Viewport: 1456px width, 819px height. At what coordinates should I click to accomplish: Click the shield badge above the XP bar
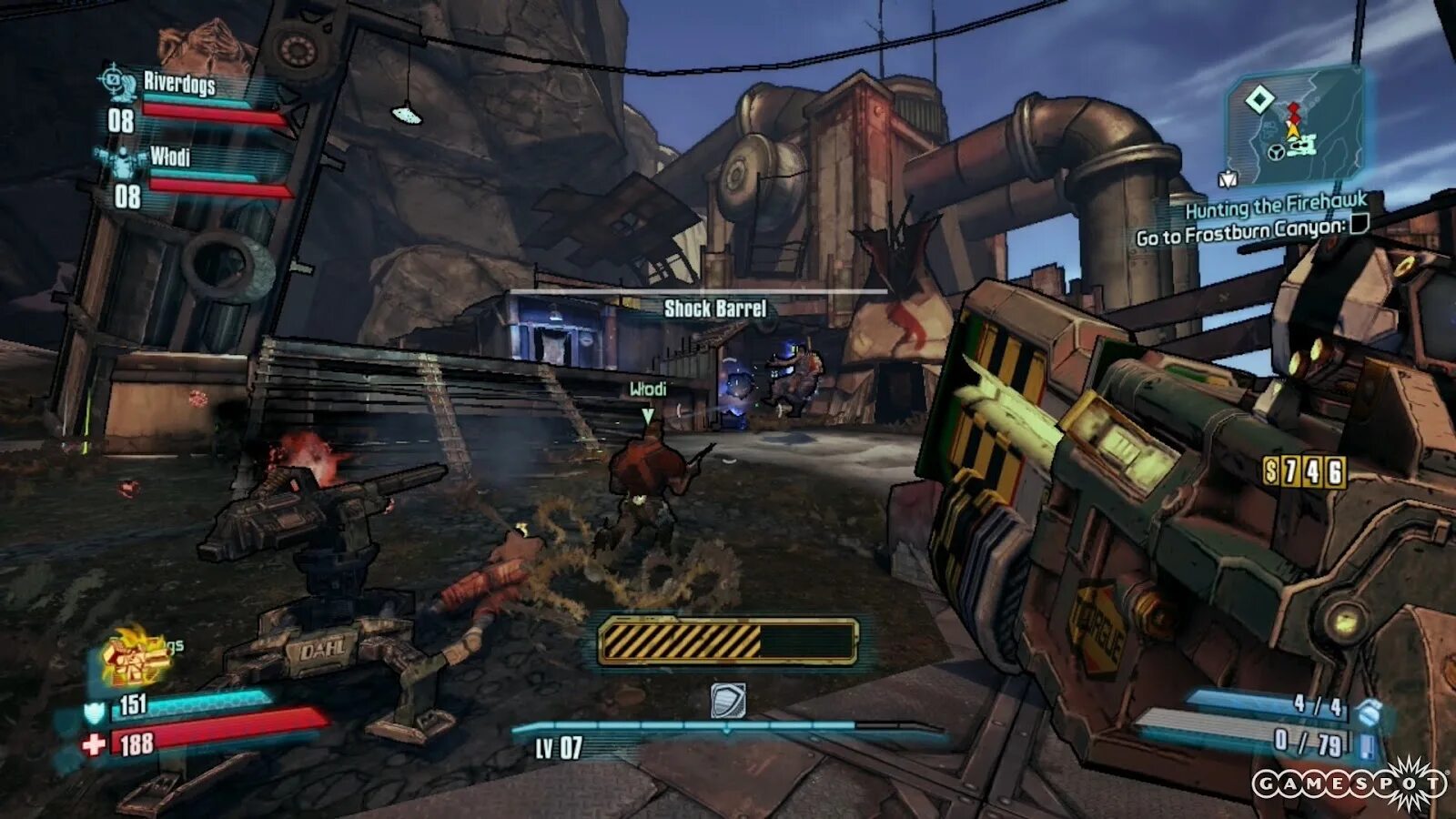[x=728, y=701]
